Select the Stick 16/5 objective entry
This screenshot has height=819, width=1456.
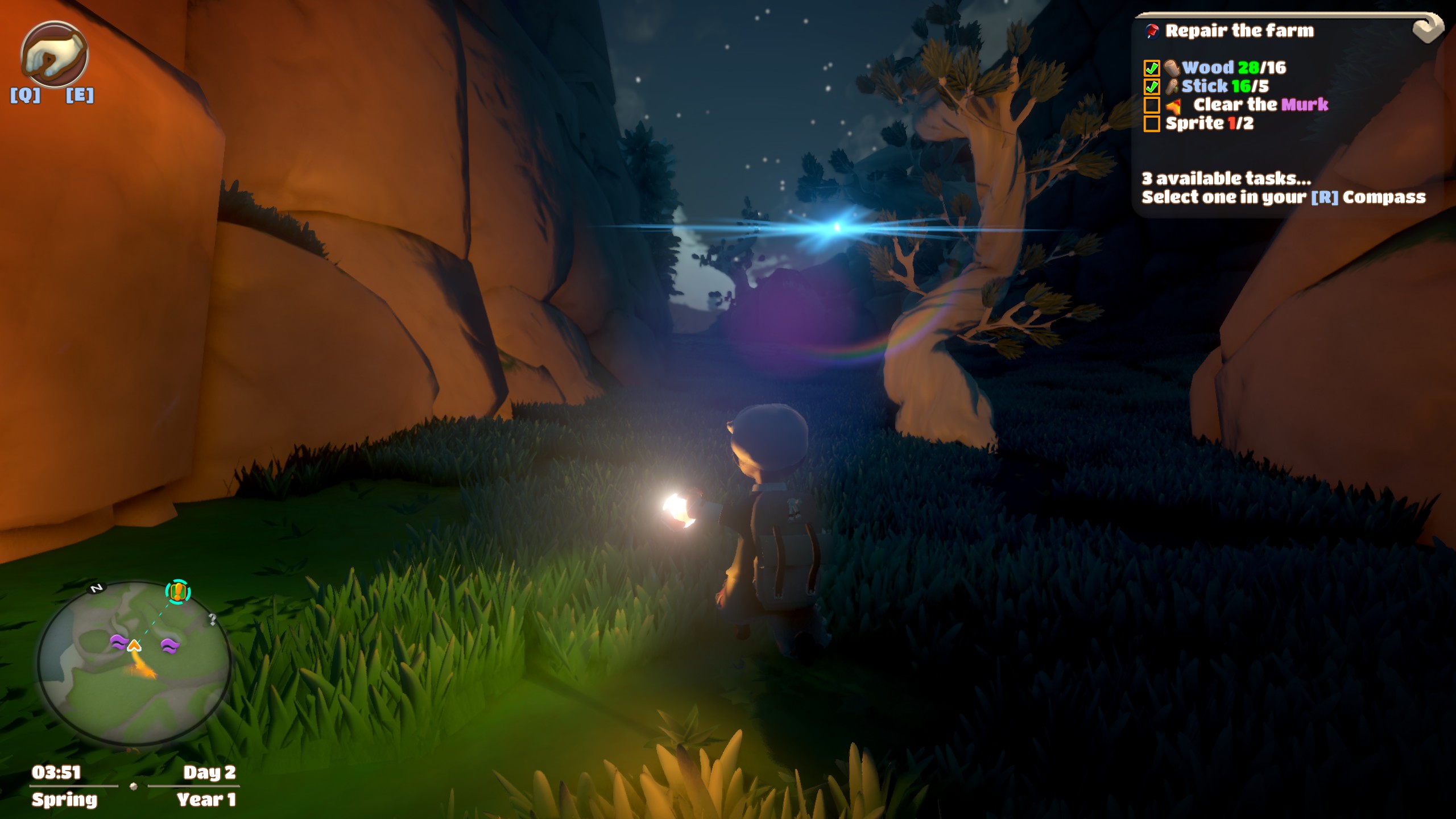(x=1225, y=86)
